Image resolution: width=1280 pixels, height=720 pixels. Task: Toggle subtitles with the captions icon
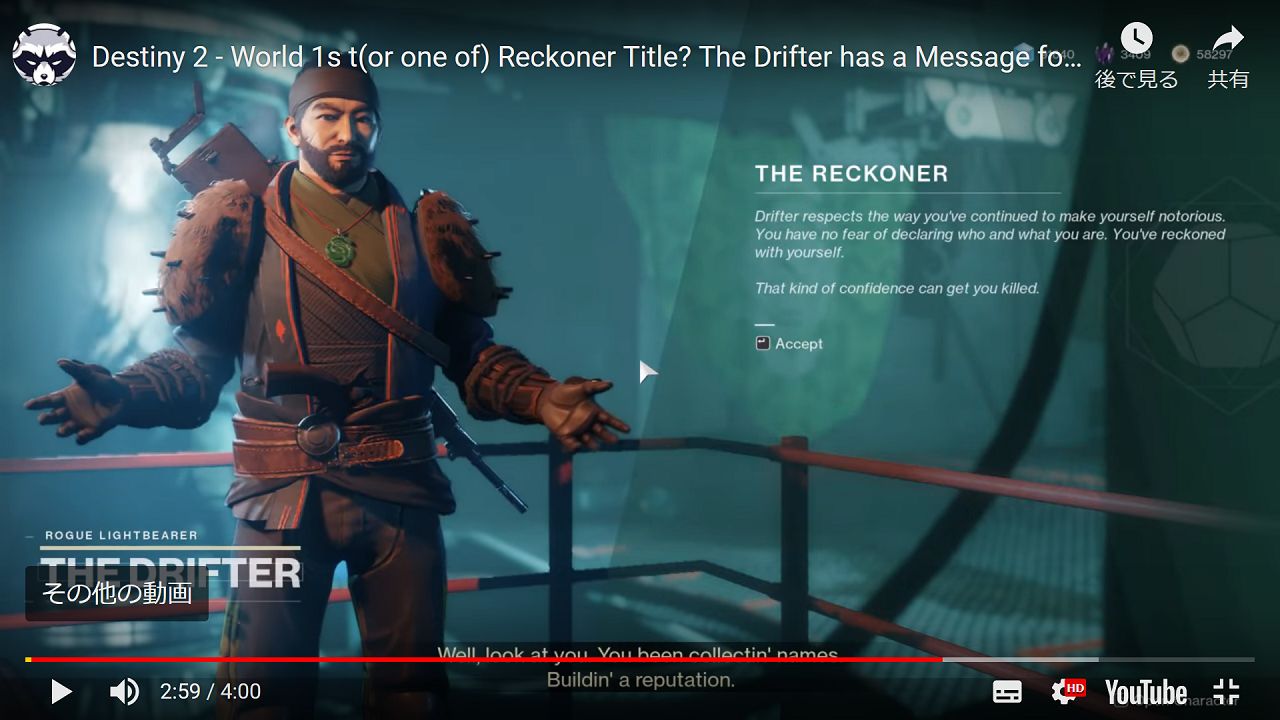1007,691
